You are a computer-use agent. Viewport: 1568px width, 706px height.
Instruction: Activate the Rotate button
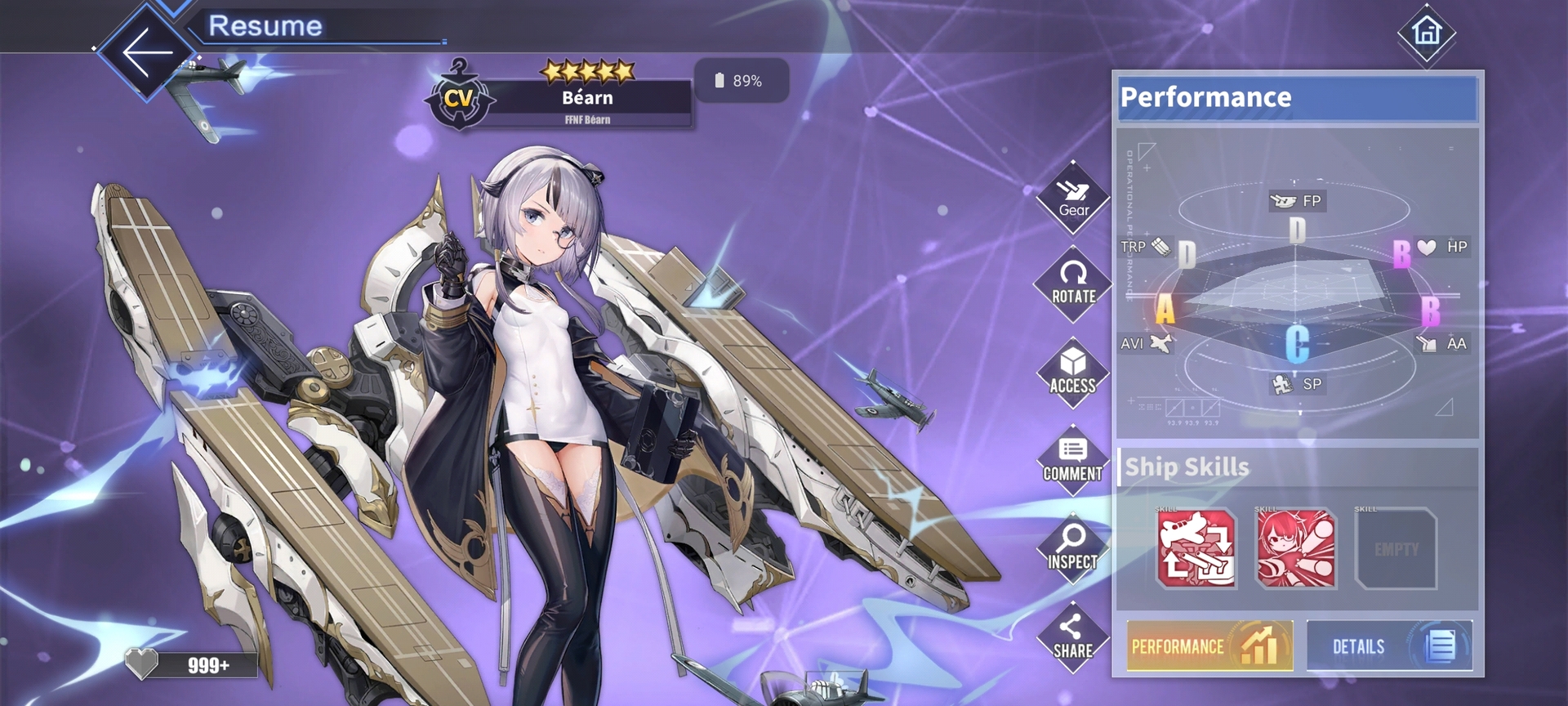tap(1073, 284)
